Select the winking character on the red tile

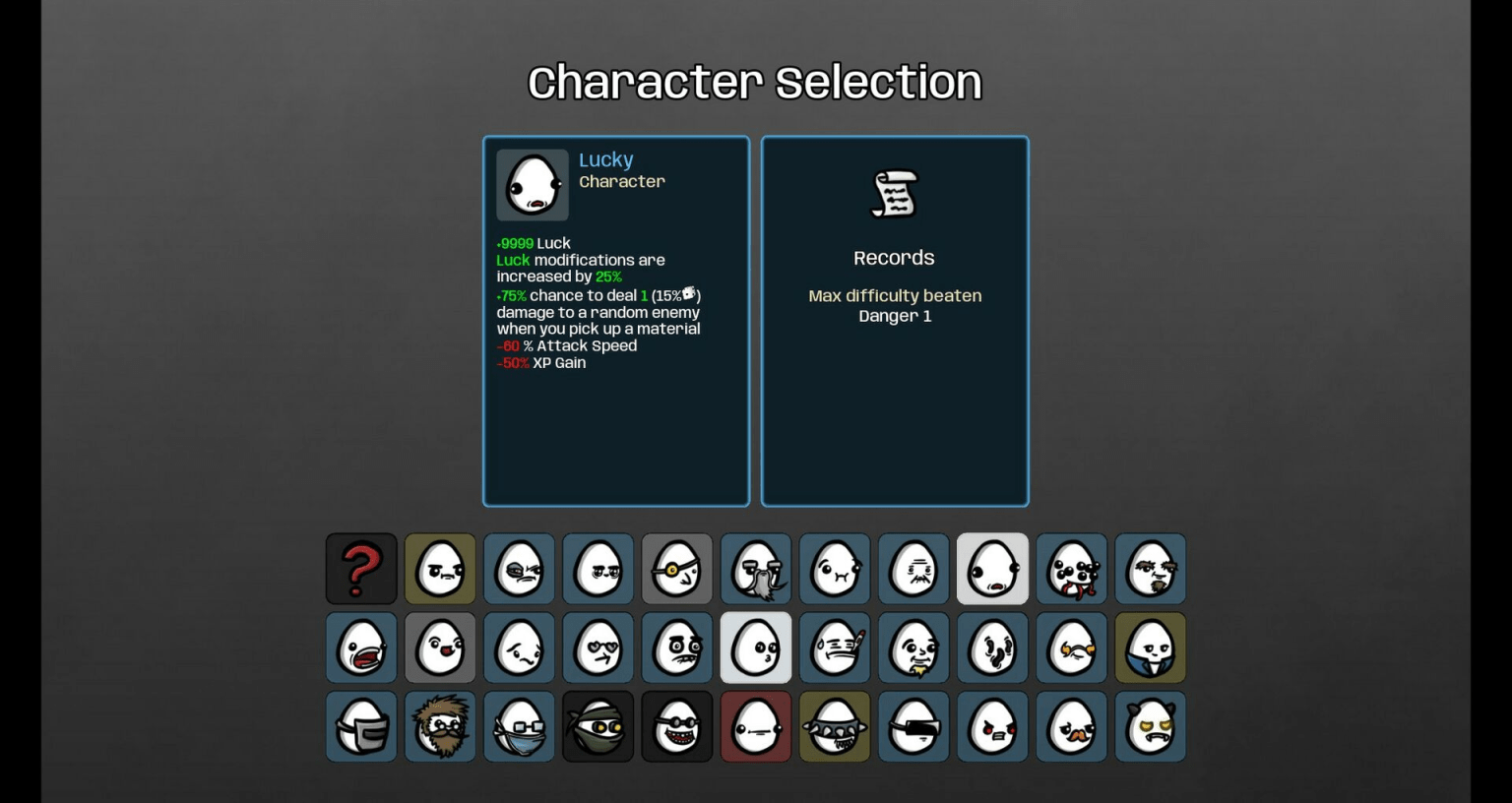pyautogui.click(x=756, y=726)
